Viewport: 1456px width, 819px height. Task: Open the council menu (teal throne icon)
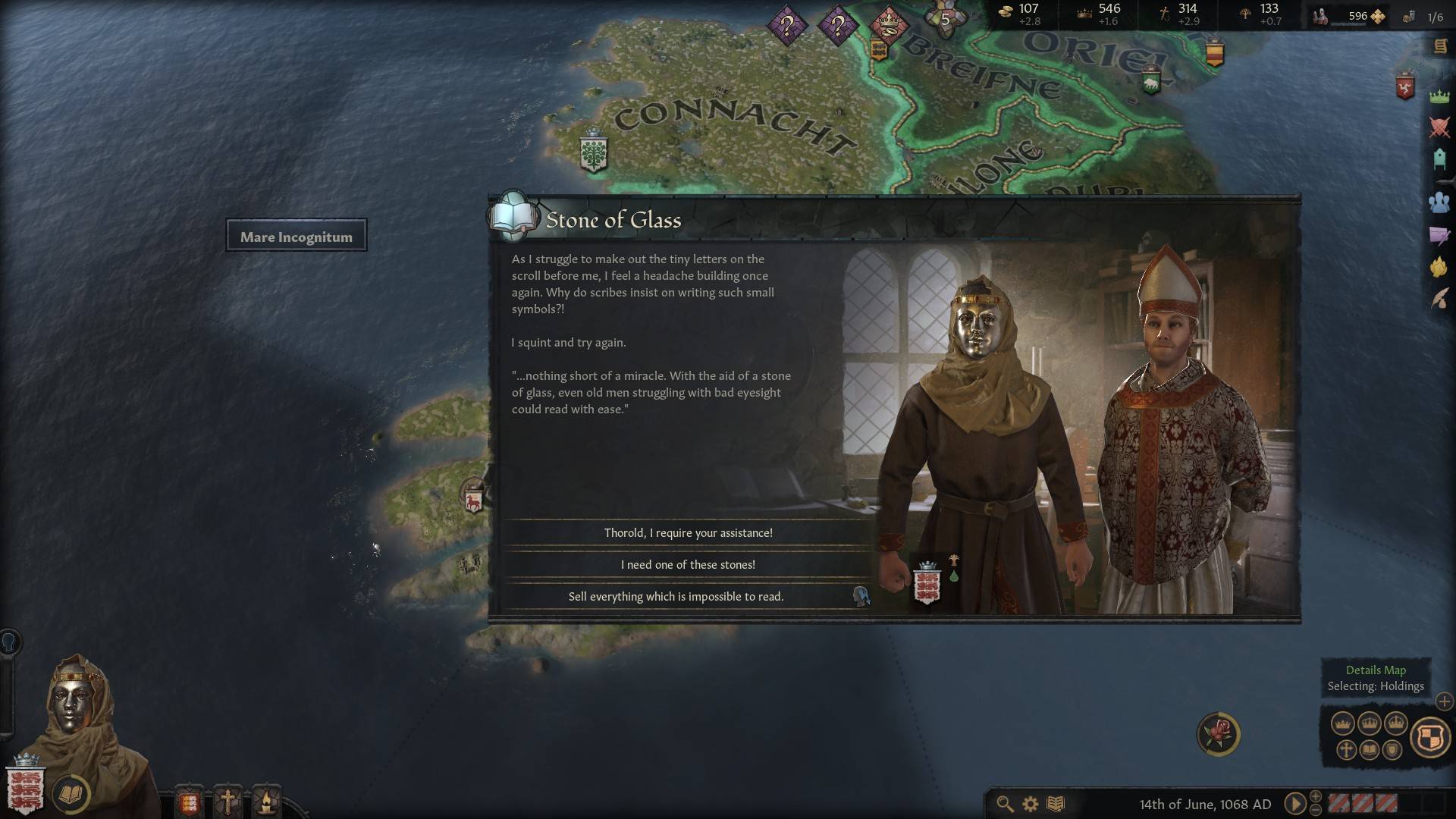1439,159
